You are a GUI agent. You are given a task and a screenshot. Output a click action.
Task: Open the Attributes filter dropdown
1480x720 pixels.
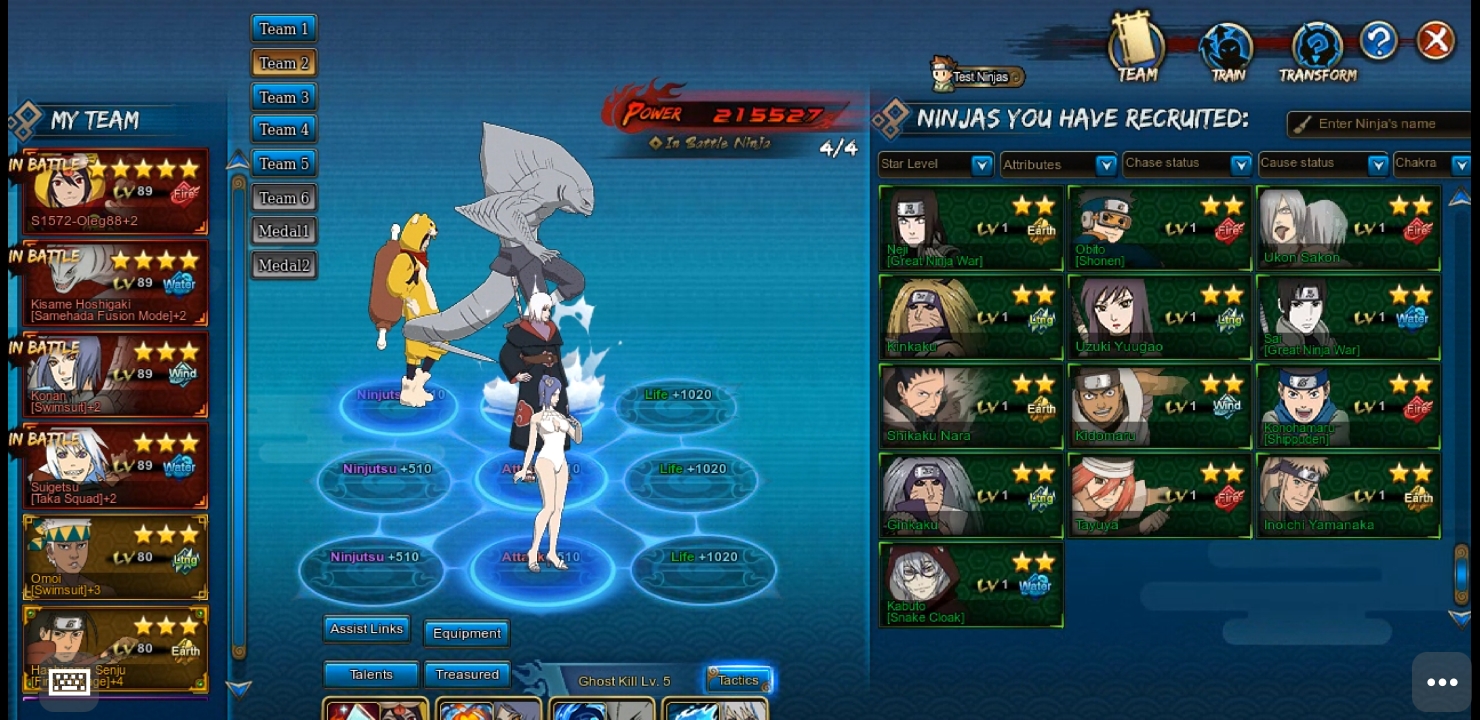point(1058,164)
